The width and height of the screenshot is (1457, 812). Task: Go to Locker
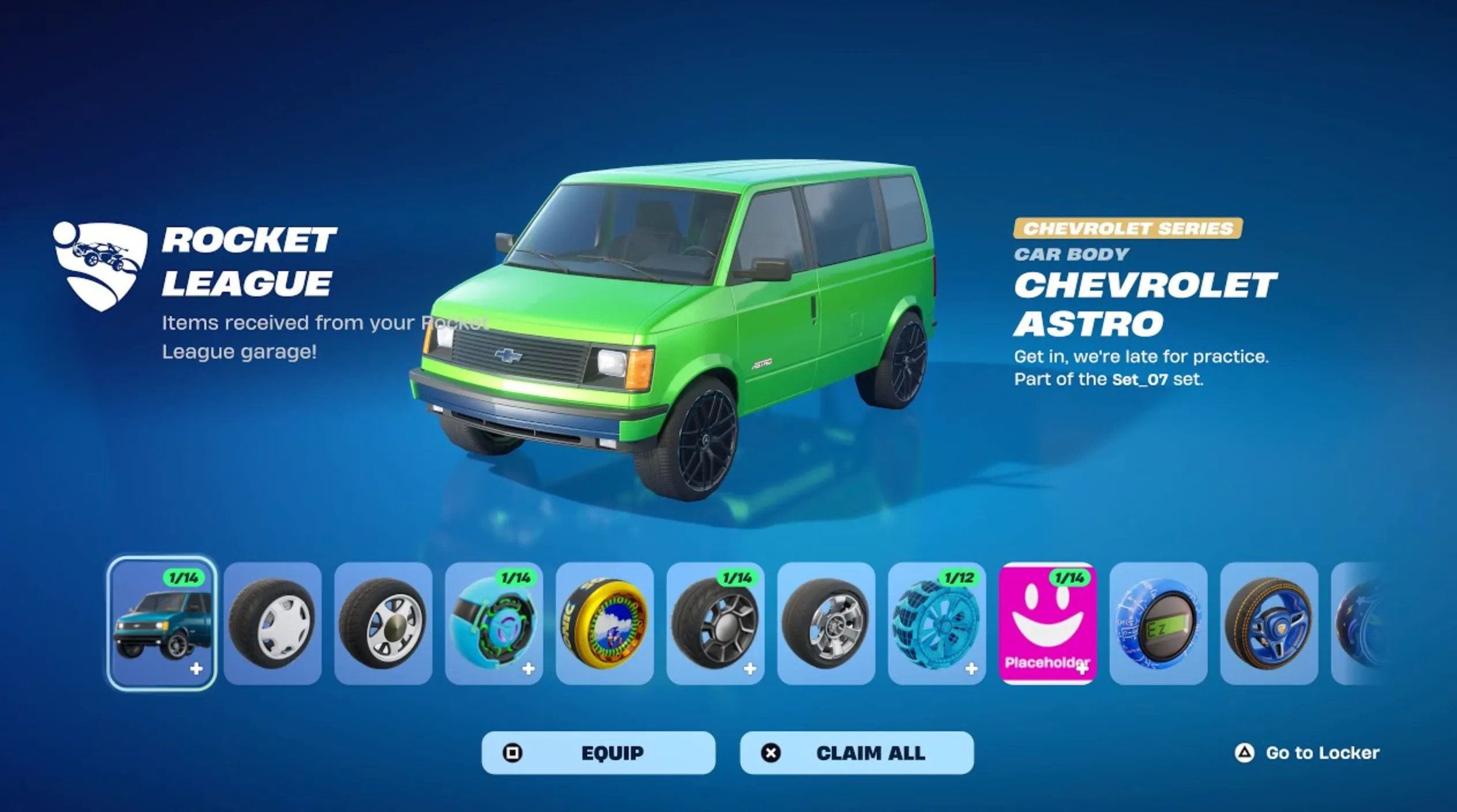[1308, 753]
